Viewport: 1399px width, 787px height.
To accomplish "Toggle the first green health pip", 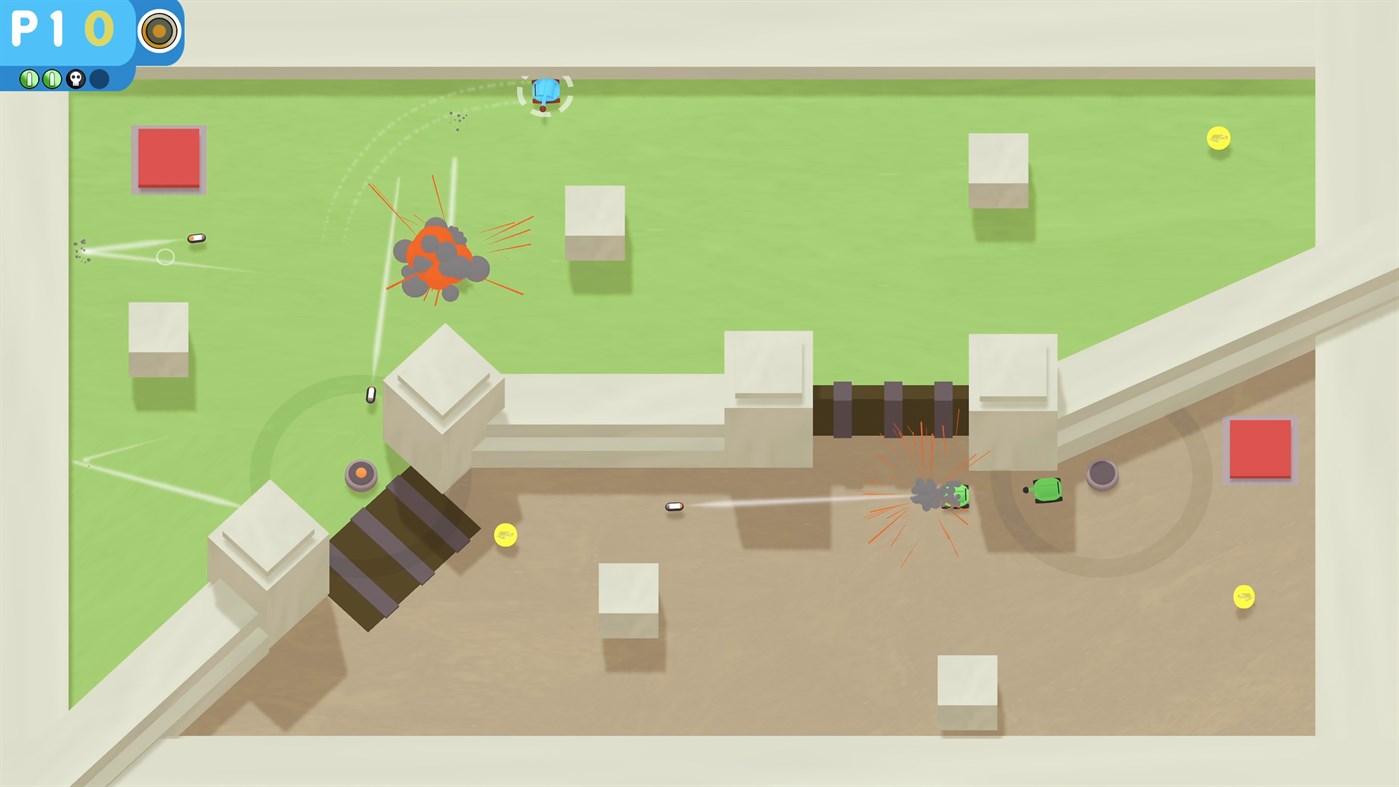I will tap(28, 77).
